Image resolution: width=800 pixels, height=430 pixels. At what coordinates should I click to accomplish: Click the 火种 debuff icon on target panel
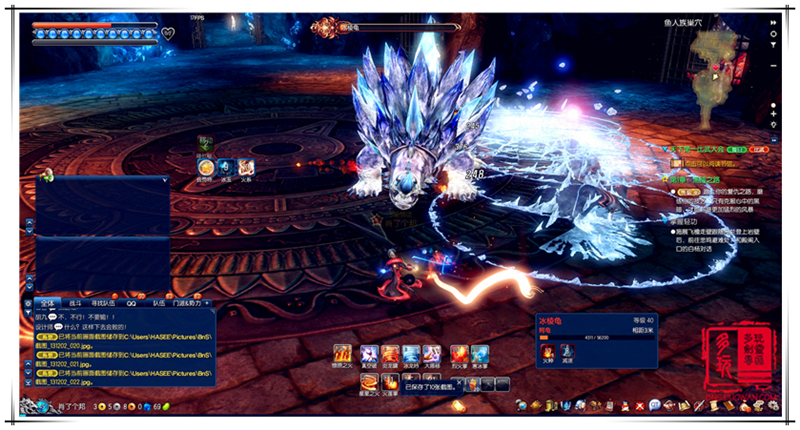coord(547,352)
